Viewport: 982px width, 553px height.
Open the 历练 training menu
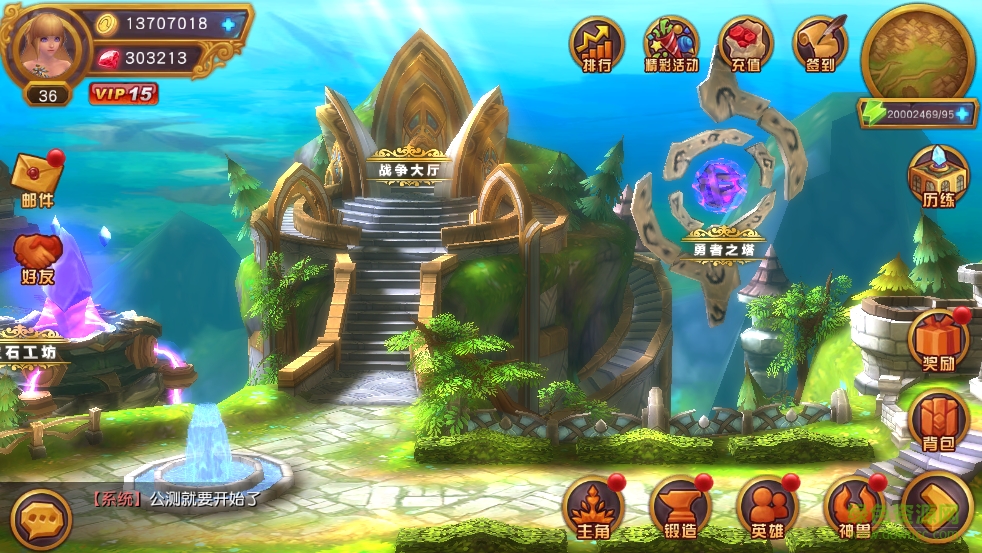[938, 178]
